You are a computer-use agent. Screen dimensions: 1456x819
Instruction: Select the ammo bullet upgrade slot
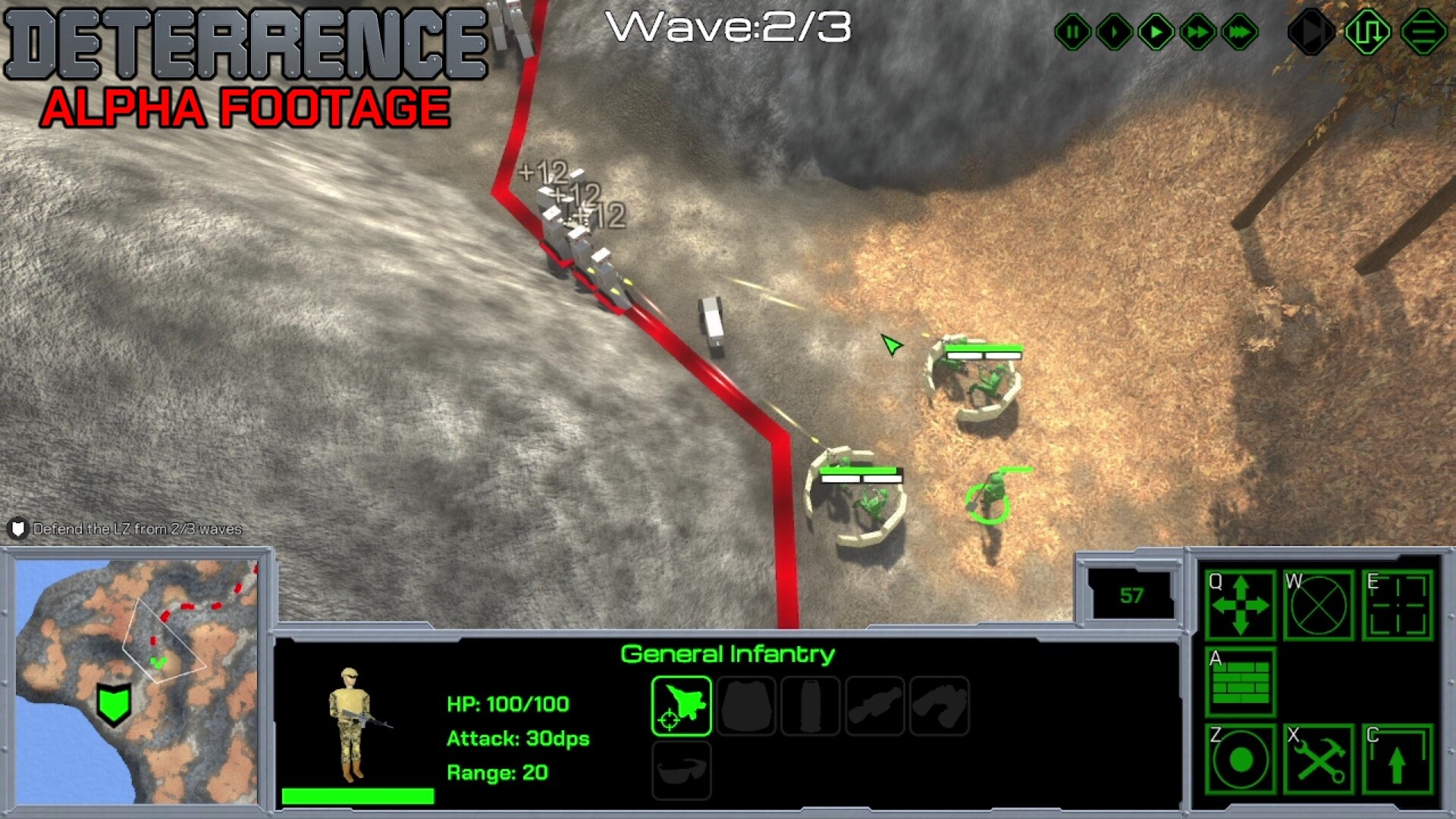click(x=810, y=704)
